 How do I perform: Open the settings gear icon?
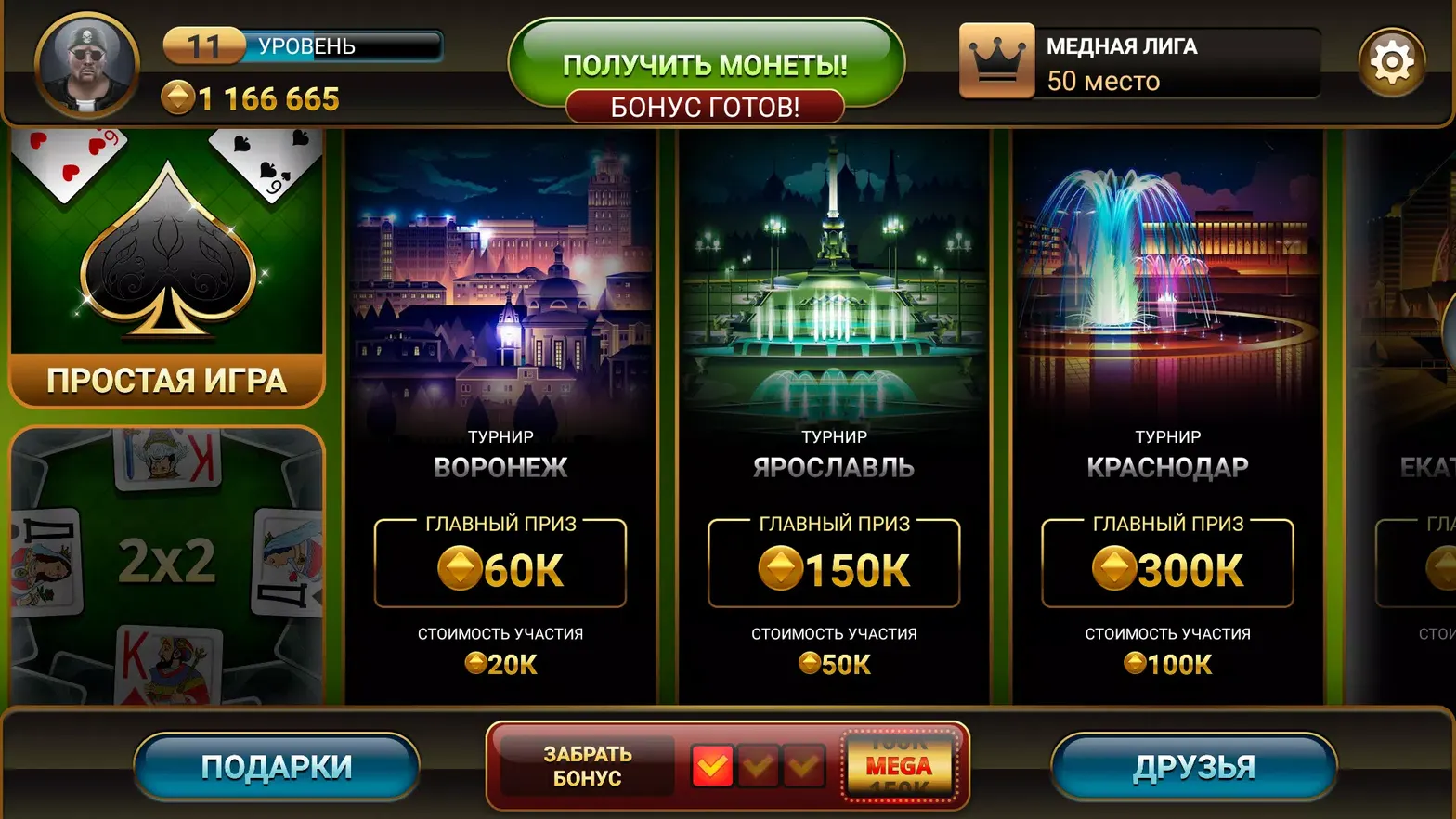1392,60
